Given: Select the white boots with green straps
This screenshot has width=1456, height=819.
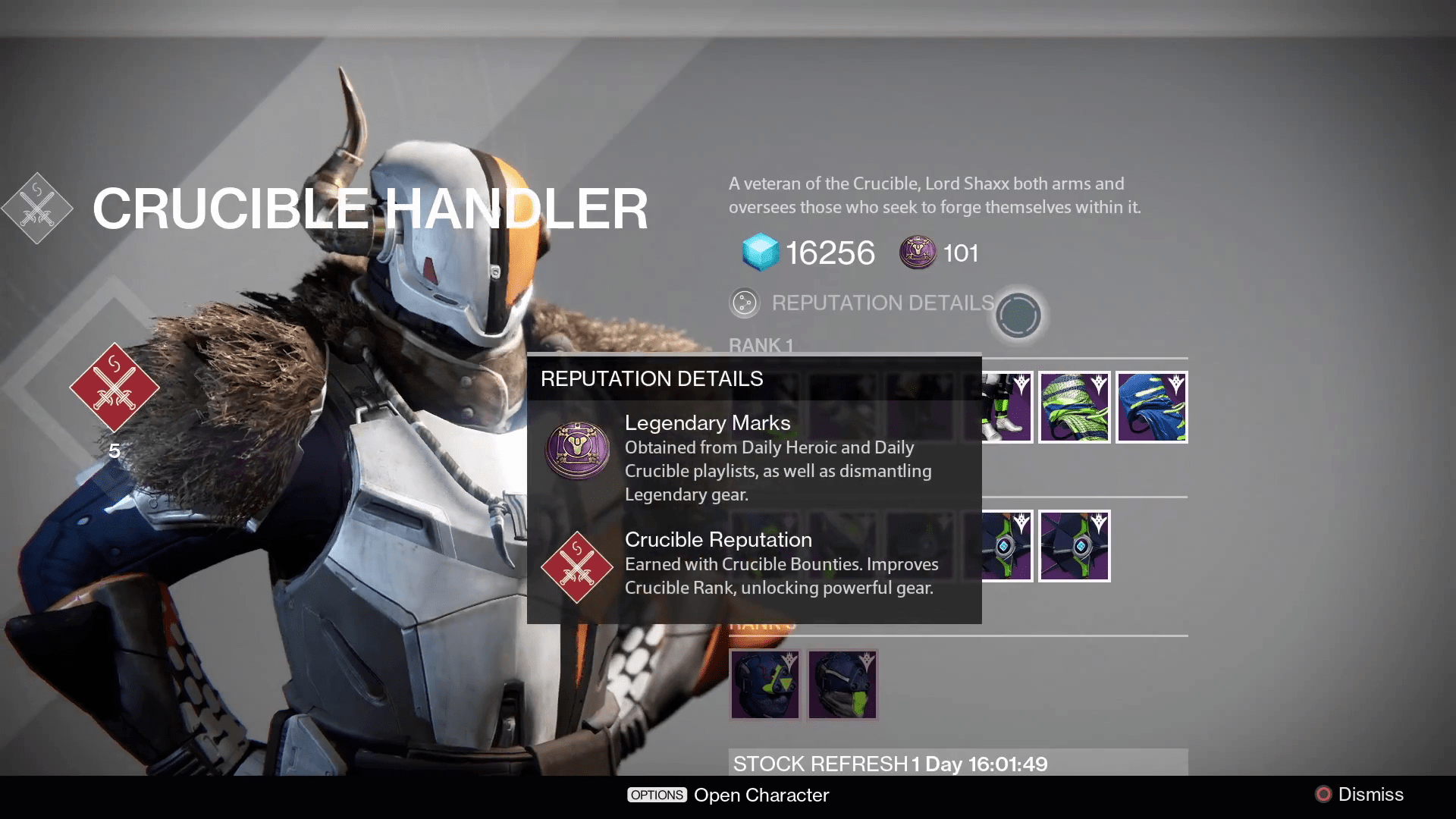Looking at the screenshot, I should click(1006, 407).
